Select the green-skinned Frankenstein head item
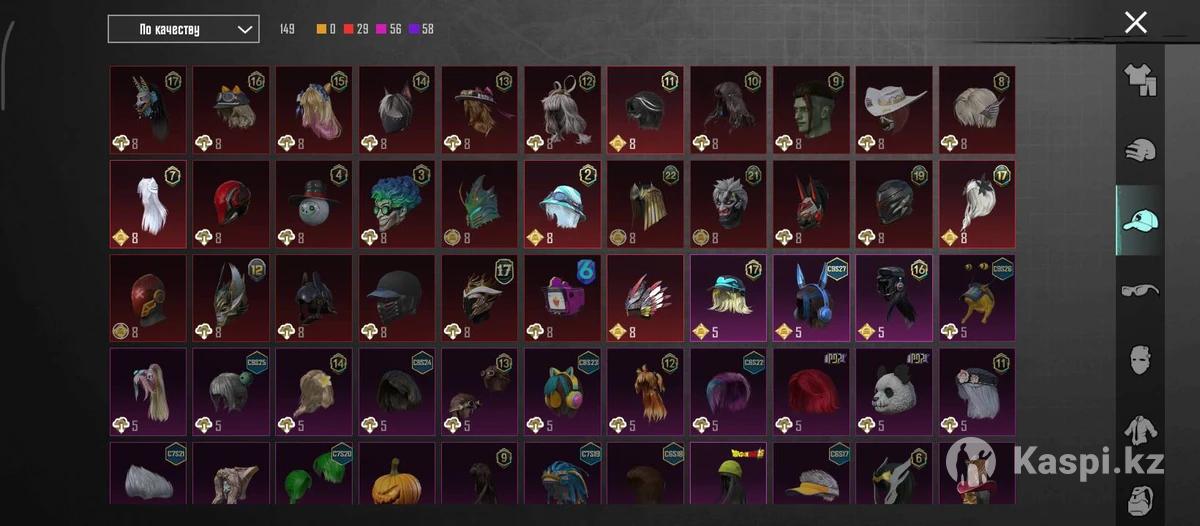 (811, 109)
